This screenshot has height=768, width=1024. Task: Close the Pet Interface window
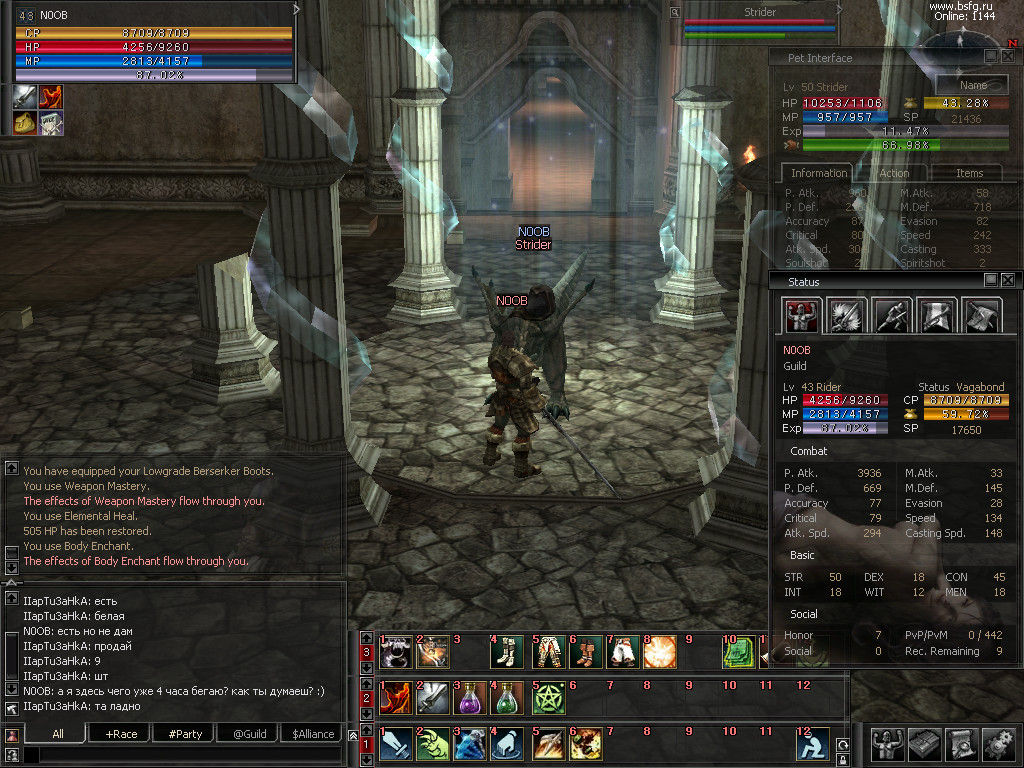click(1007, 58)
